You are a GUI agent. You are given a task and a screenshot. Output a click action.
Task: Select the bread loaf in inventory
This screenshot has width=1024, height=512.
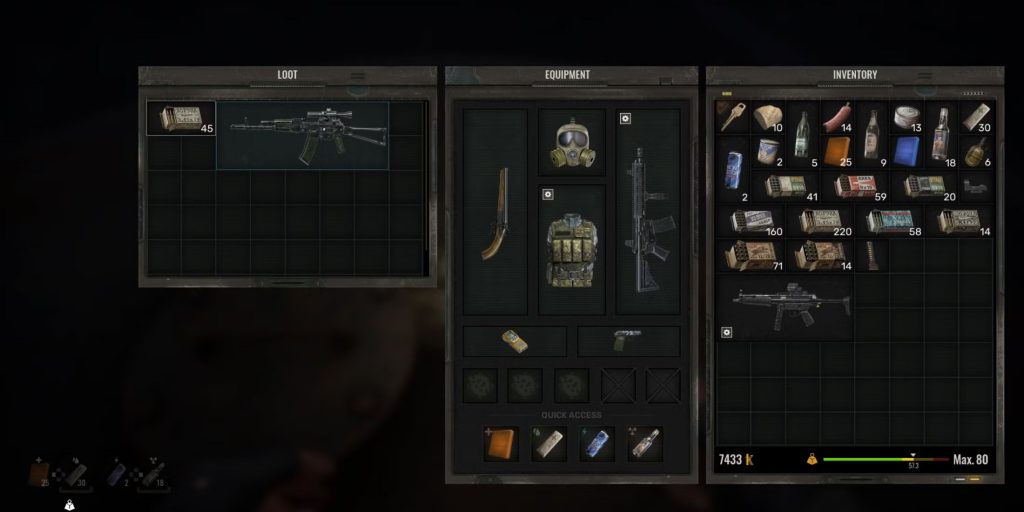pyautogui.click(x=768, y=118)
